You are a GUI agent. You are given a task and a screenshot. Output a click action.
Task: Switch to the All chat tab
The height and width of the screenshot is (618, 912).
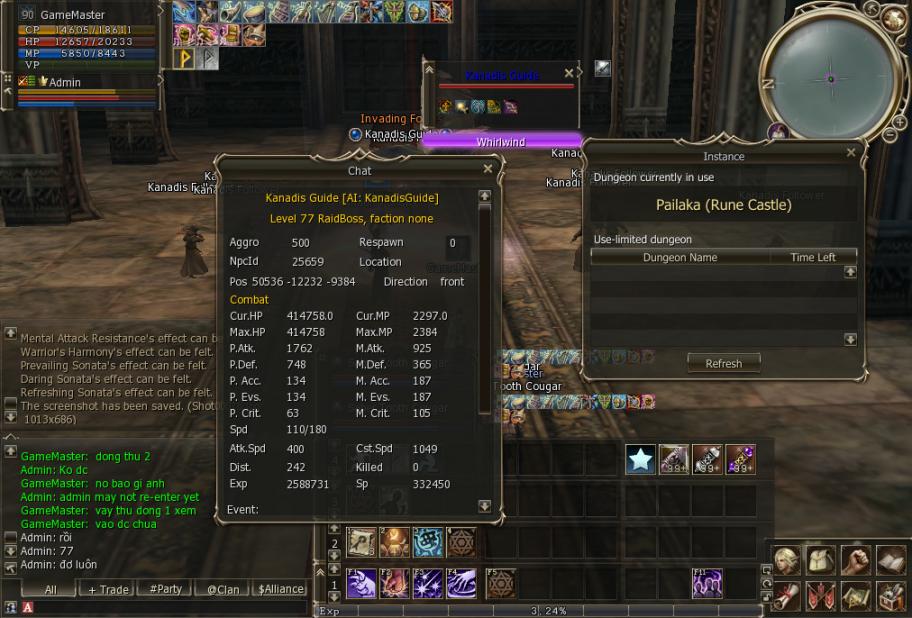[50, 589]
